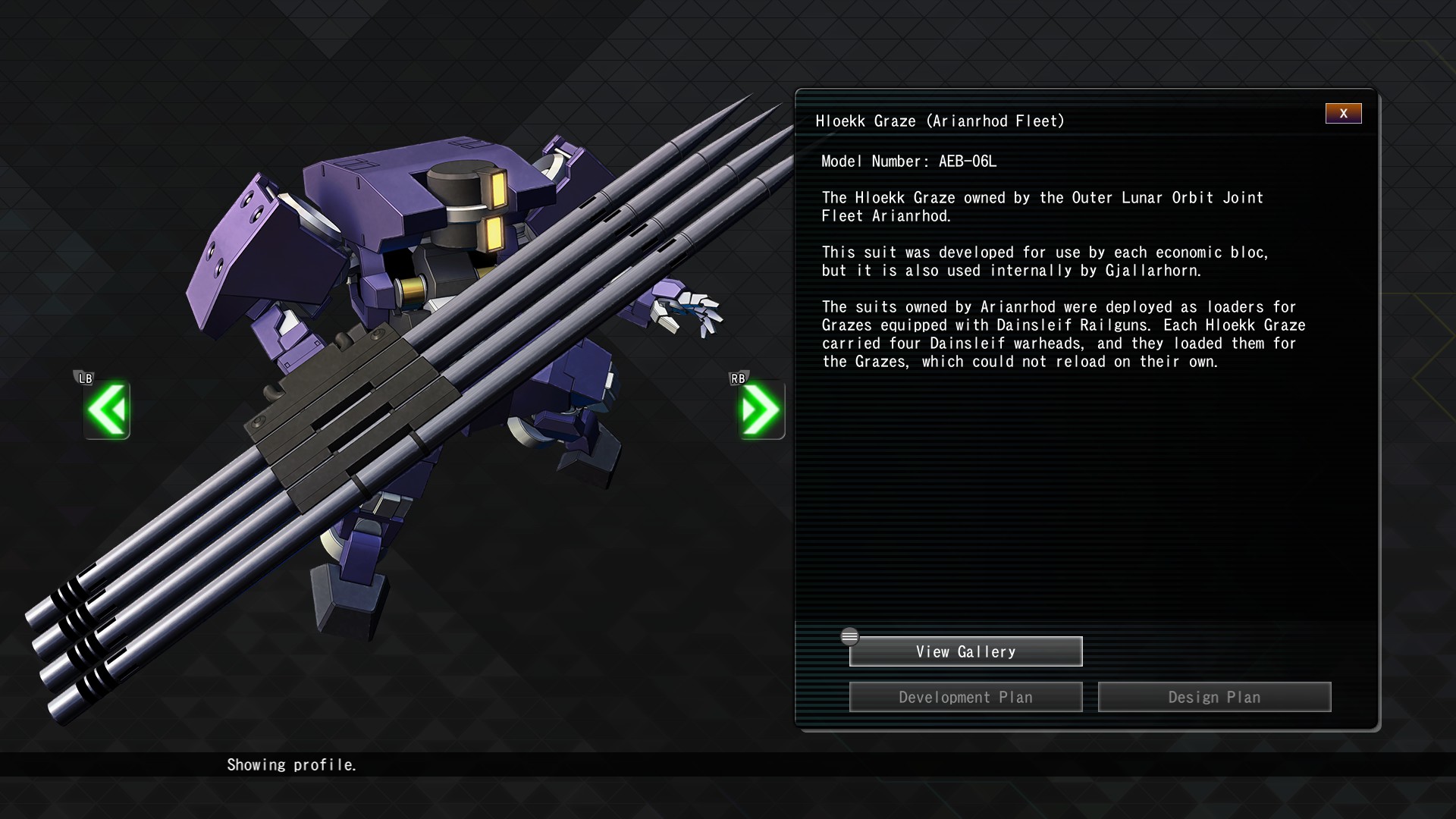
Task: Open the Design Plan button
Action: point(1214,697)
